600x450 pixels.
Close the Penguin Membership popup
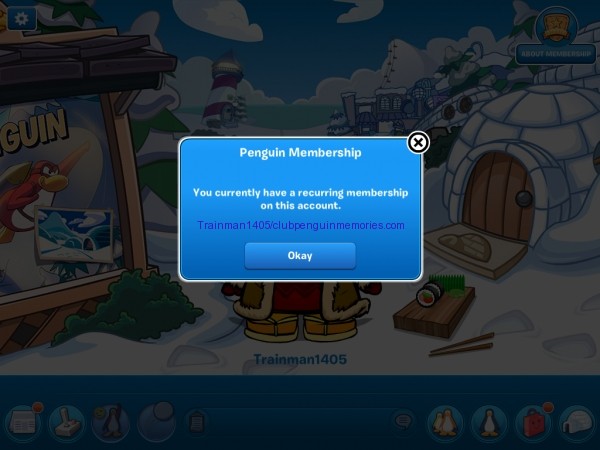(x=419, y=143)
